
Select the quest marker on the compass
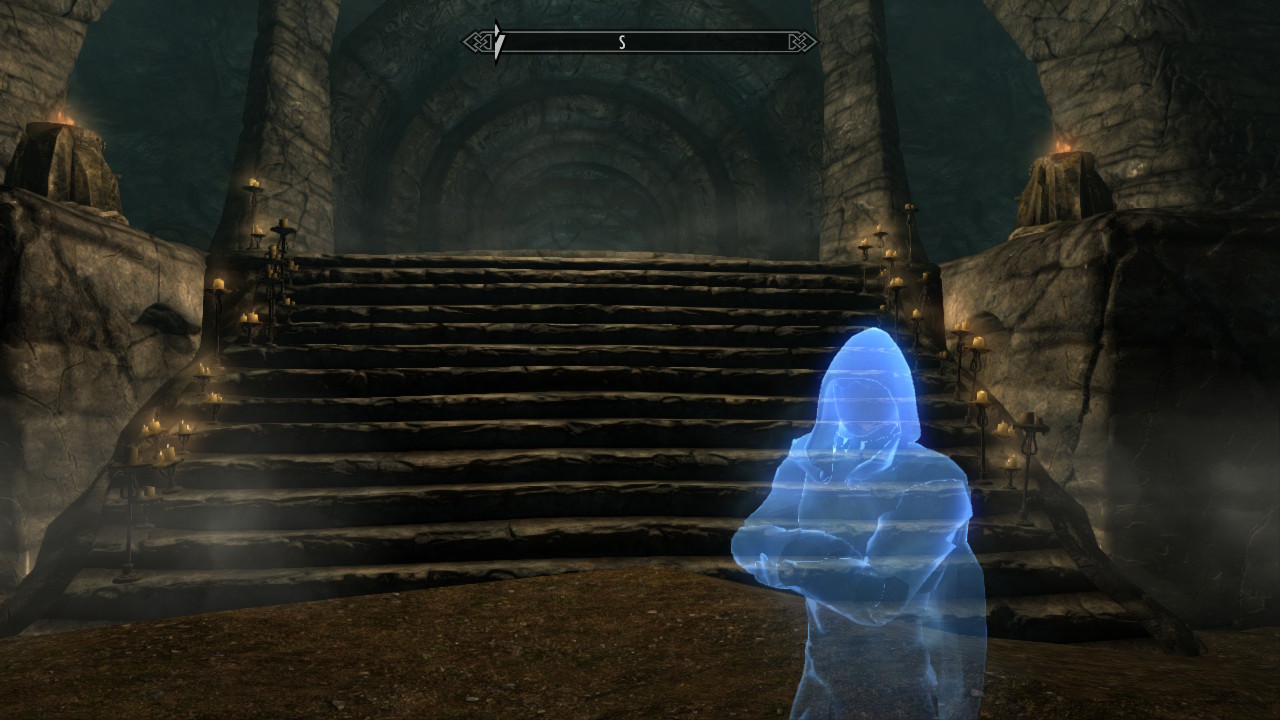[498, 43]
